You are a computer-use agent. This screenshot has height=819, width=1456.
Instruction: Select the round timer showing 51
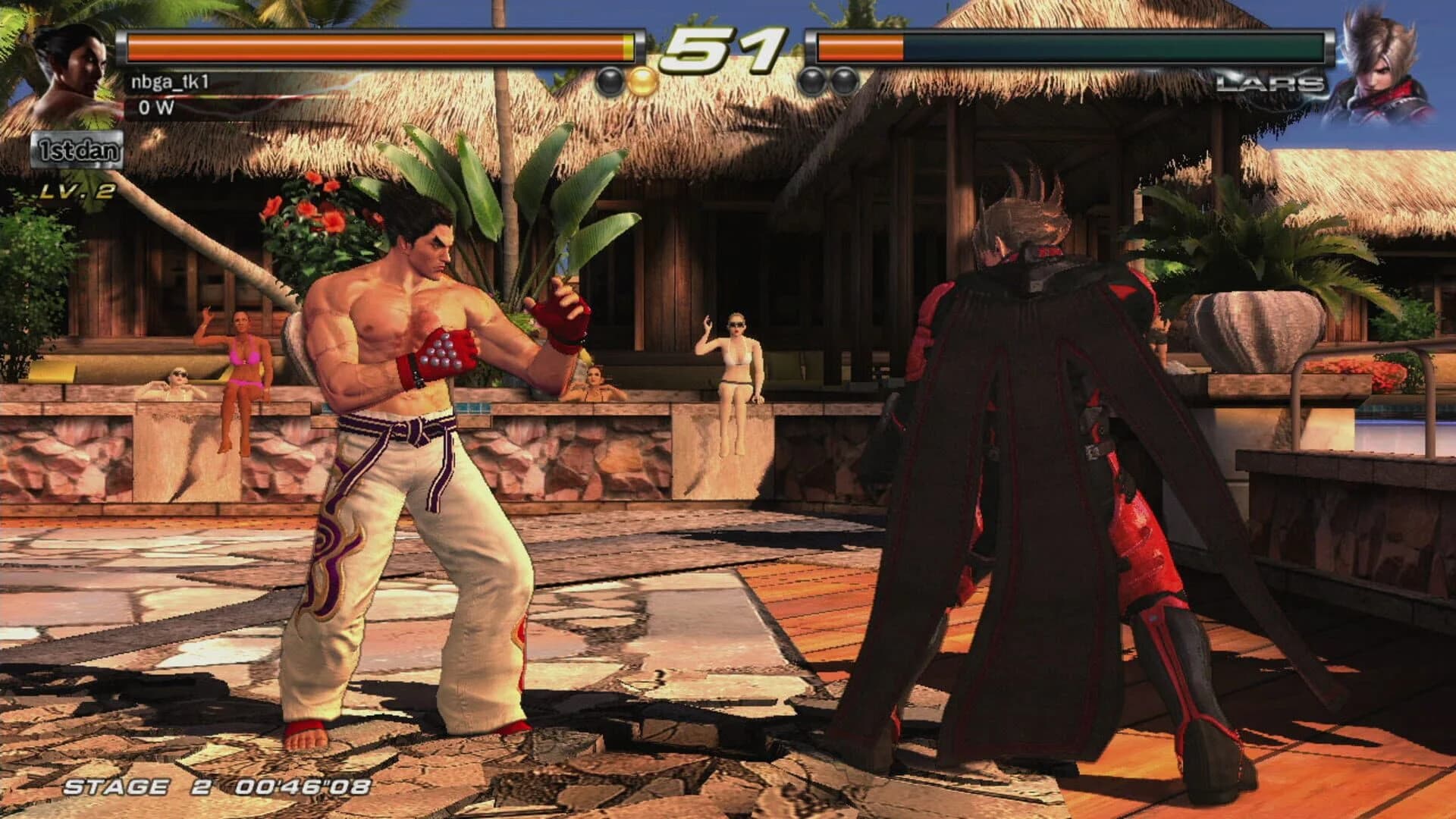pos(722,45)
